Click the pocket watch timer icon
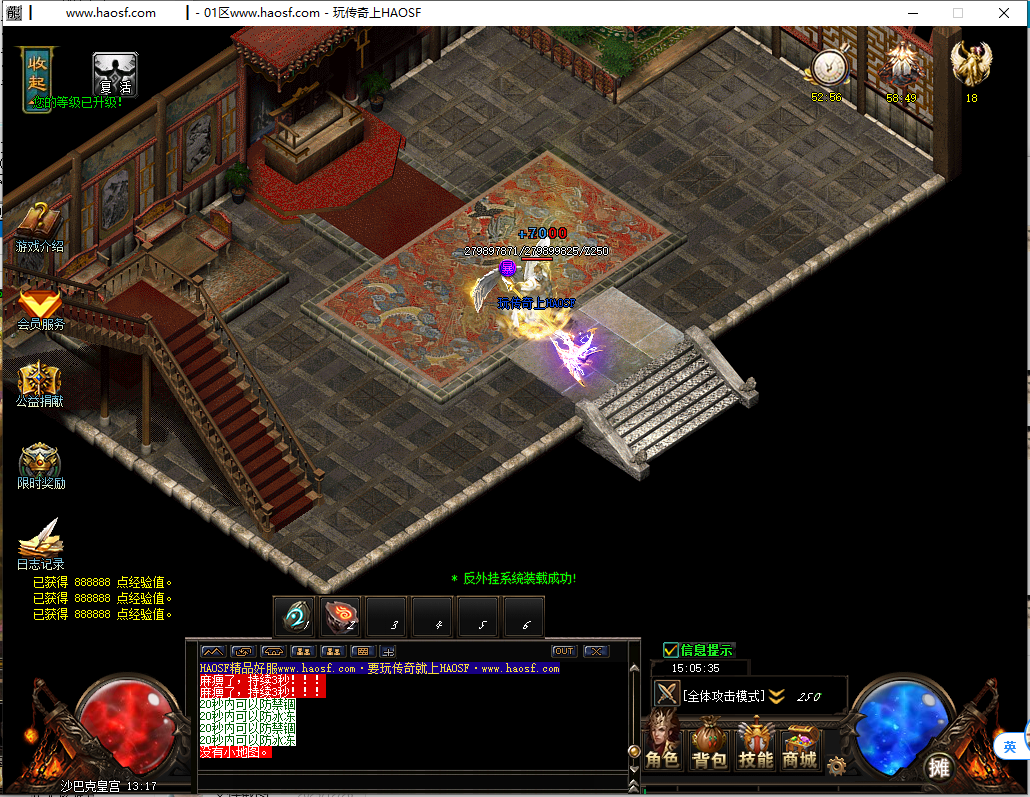This screenshot has height=797, width=1030. (827, 68)
